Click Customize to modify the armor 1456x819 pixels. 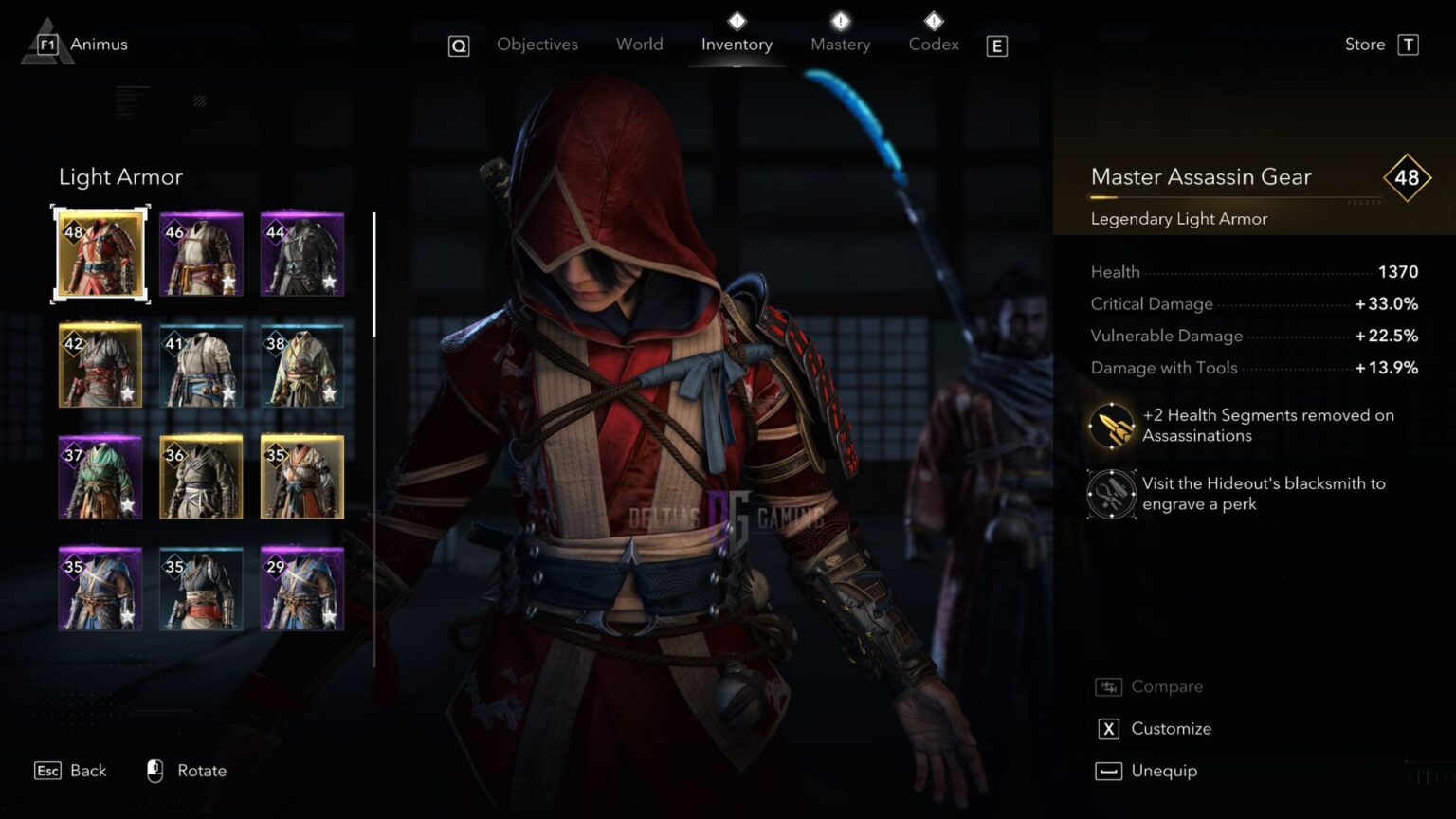1171,728
